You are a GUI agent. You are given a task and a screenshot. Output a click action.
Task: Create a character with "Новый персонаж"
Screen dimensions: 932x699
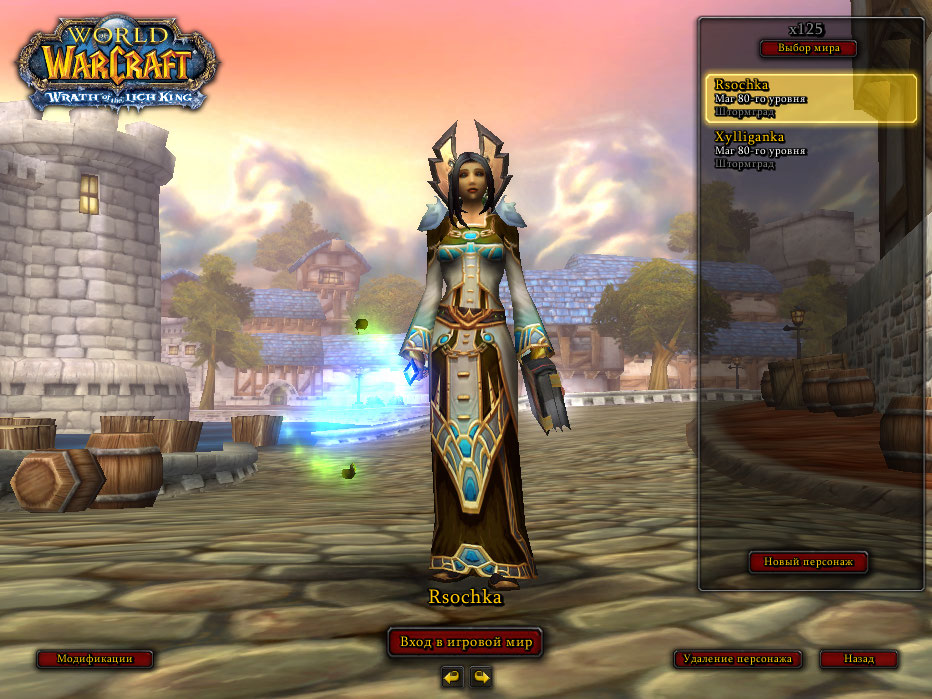coord(808,562)
